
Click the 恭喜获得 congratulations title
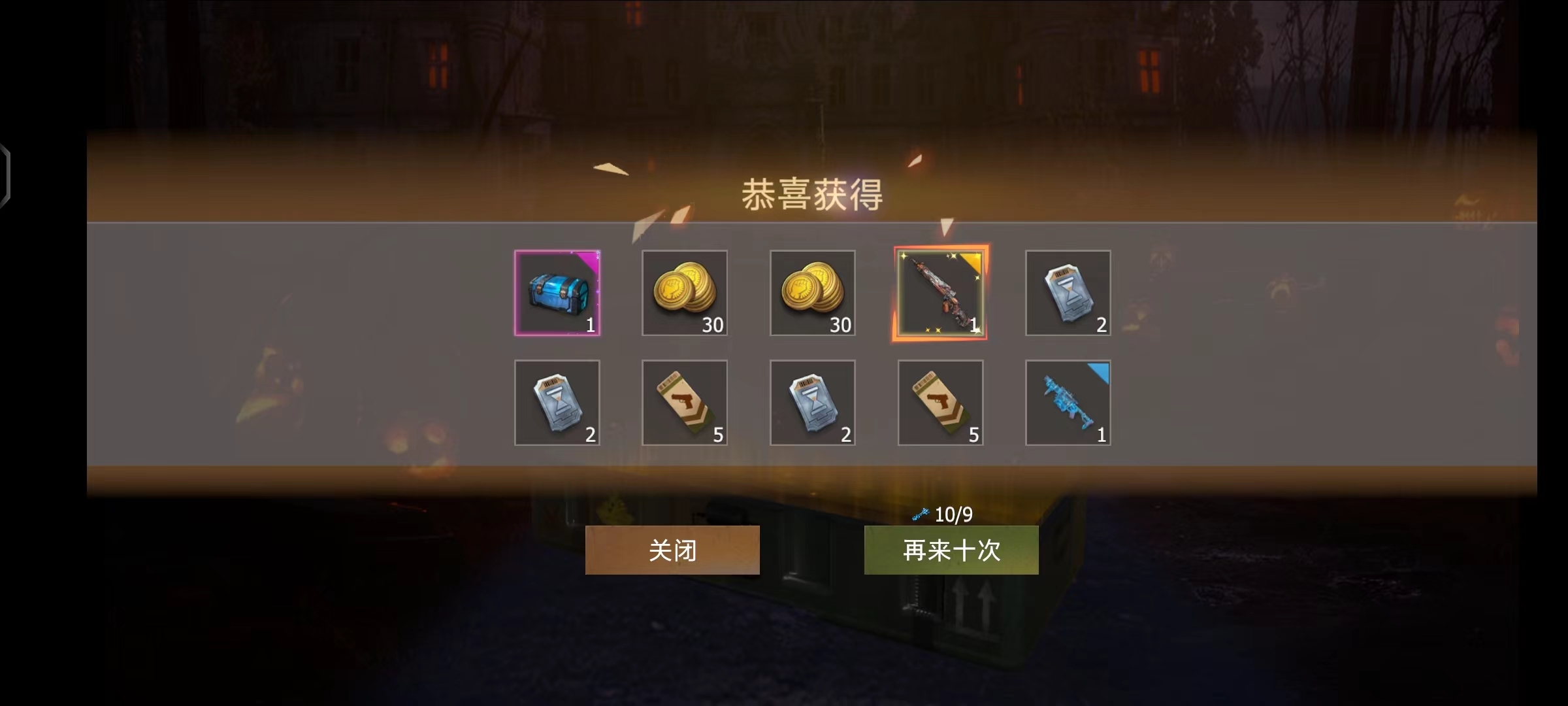(812, 194)
